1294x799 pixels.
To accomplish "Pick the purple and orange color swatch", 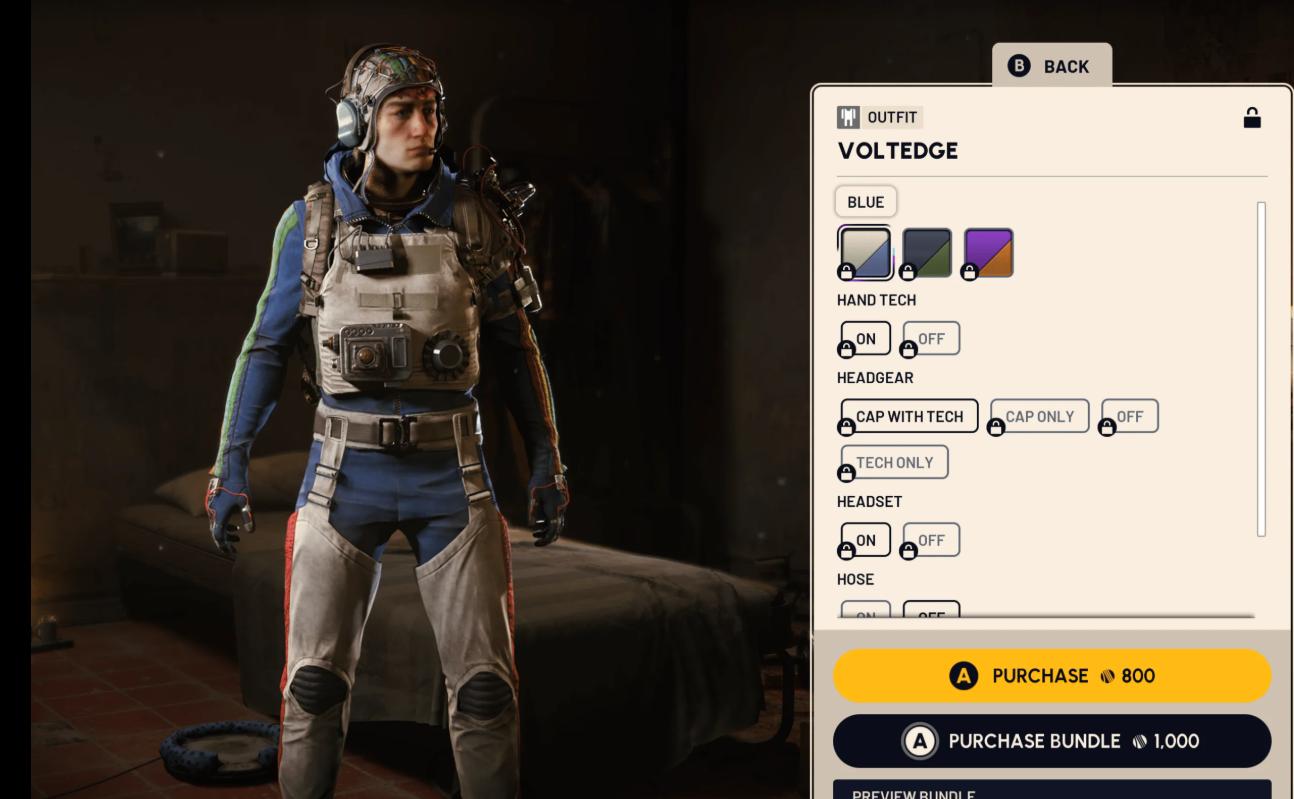I will click(989, 252).
